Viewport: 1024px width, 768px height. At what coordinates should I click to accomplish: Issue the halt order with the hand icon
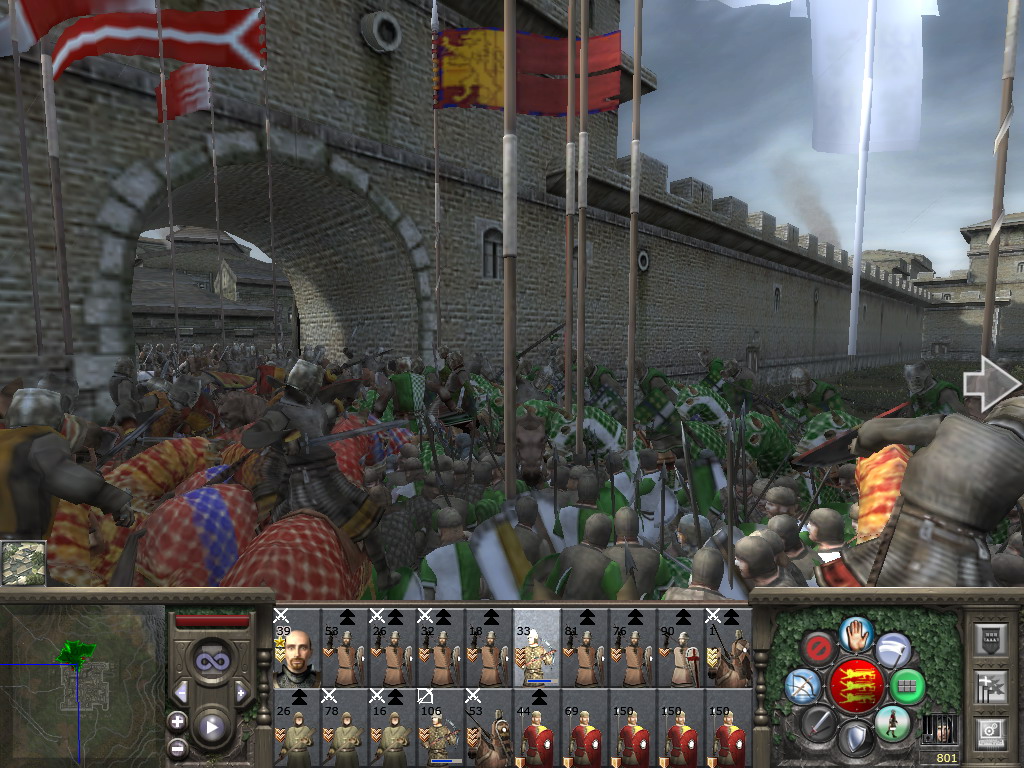tap(856, 633)
